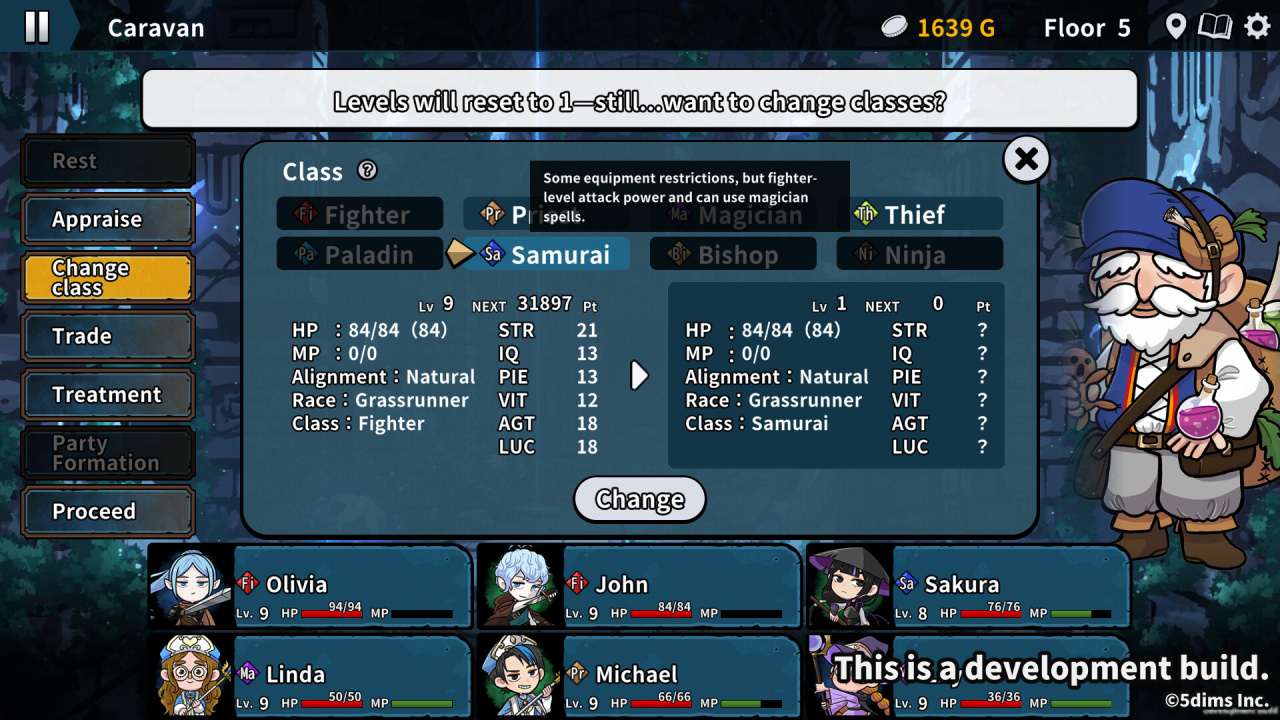Select Appraise in the caravan menu
Viewport: 1280px width, 720px height.
tap(107, 220)
